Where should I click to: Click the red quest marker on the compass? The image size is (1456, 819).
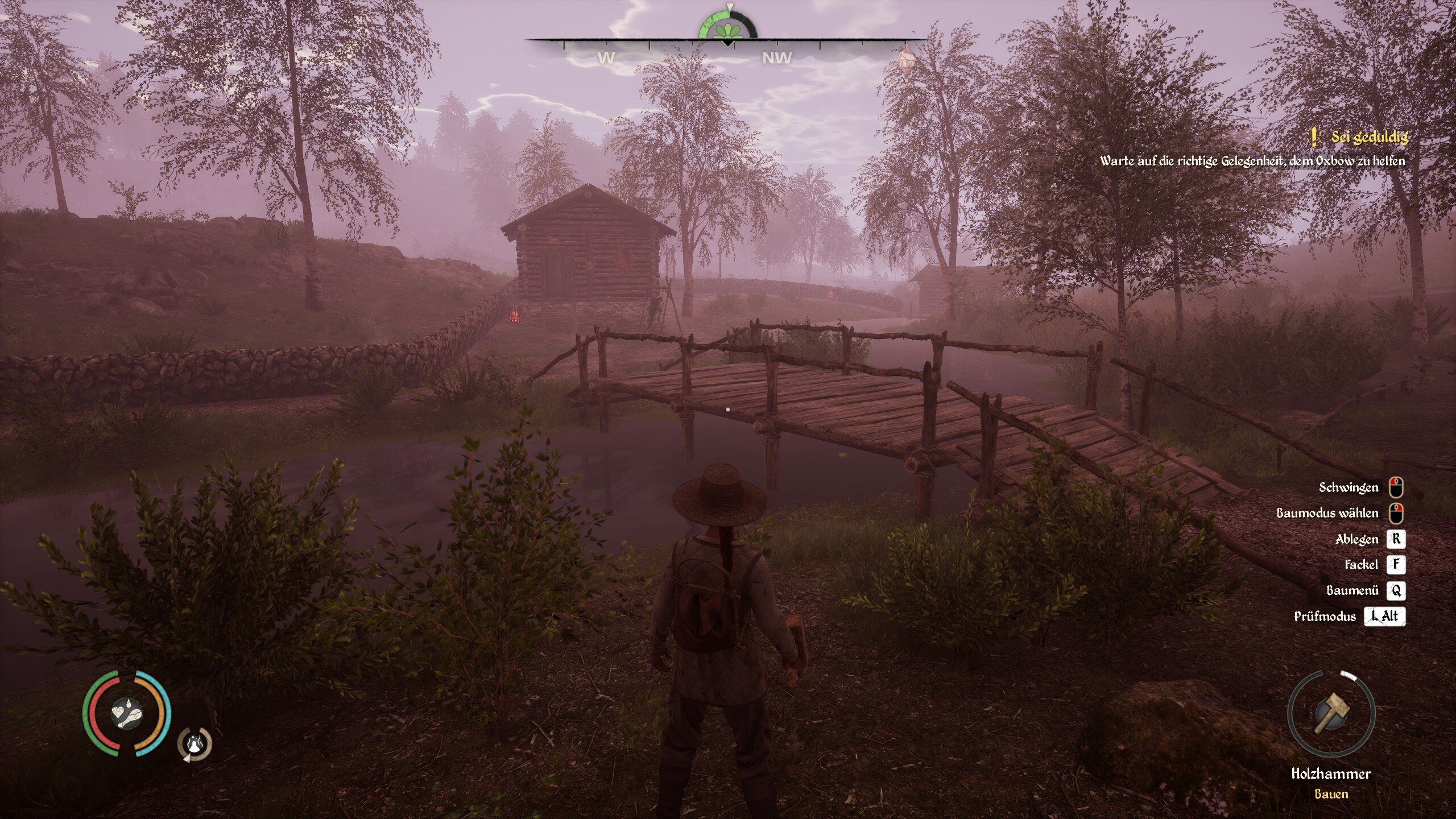pos(905,57)
